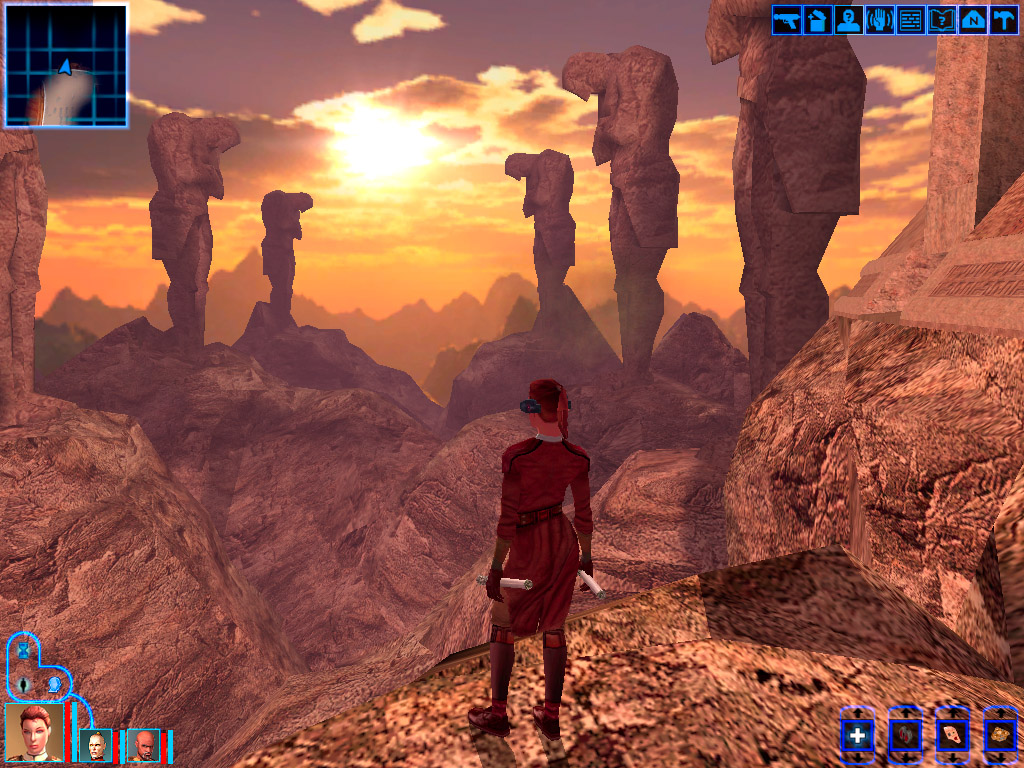Toggle solo mode with the blue head icon
This screenshot has width=1024, height=768.
(x=55, y=685)
